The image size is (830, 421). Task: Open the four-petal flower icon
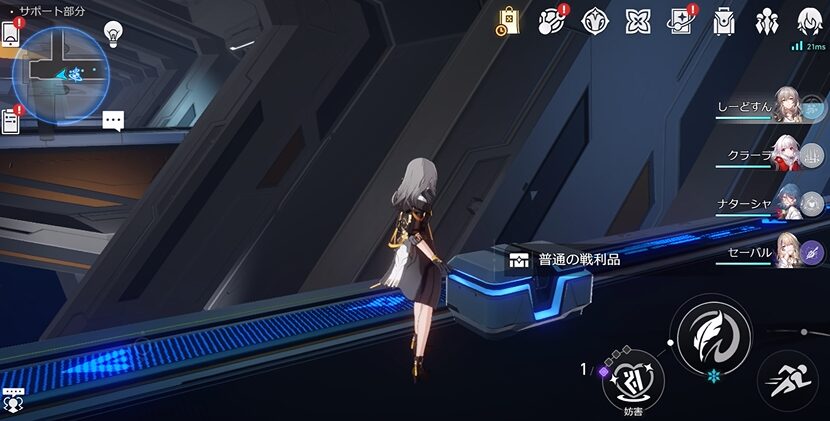(x=638, y=21)
